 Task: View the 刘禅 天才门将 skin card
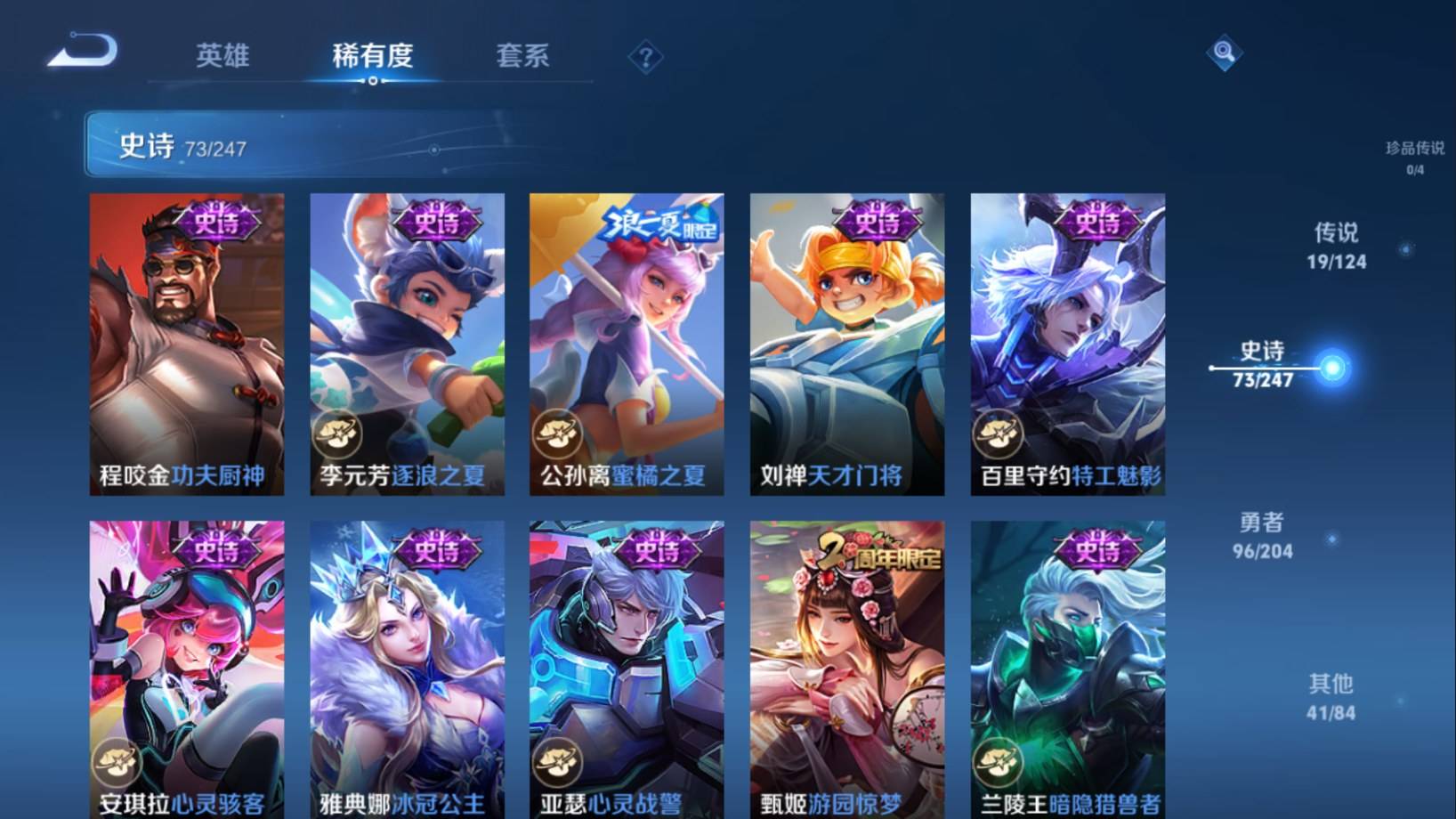[846, 345]
